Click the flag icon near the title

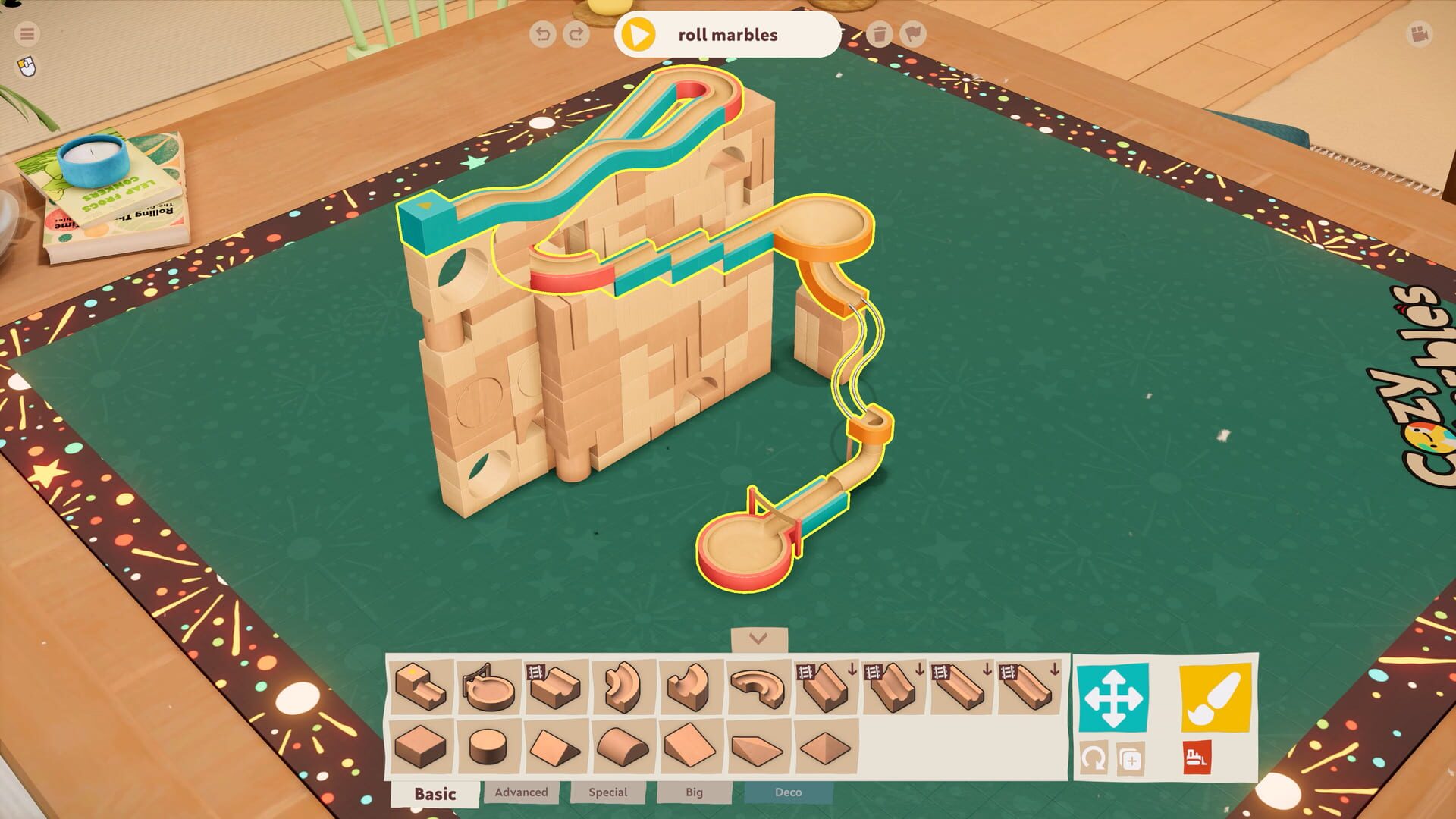point(915,34)
